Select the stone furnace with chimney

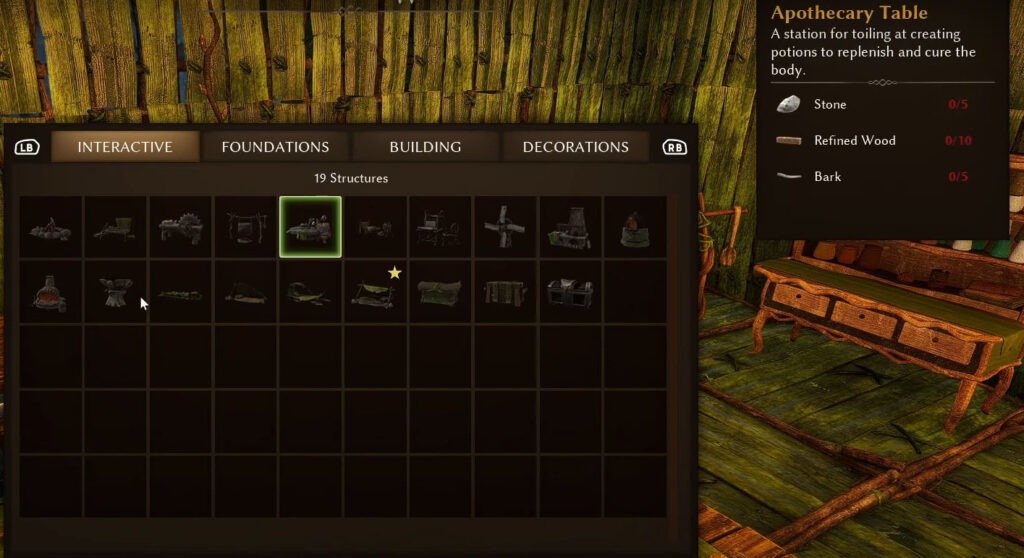(x=570, y=228)
